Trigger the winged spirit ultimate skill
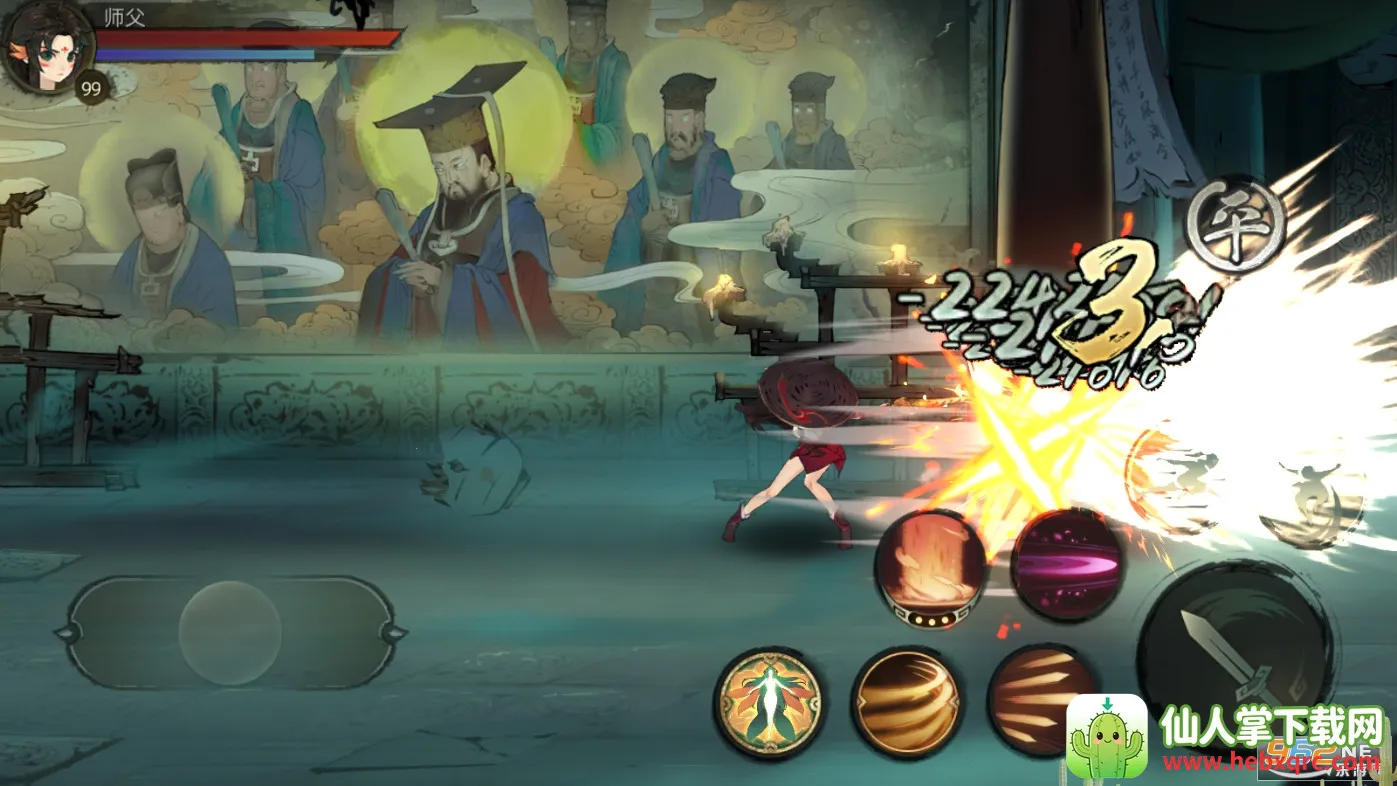Image resolution: width=1397 pixels, height=786 pixels. point(769,701)
